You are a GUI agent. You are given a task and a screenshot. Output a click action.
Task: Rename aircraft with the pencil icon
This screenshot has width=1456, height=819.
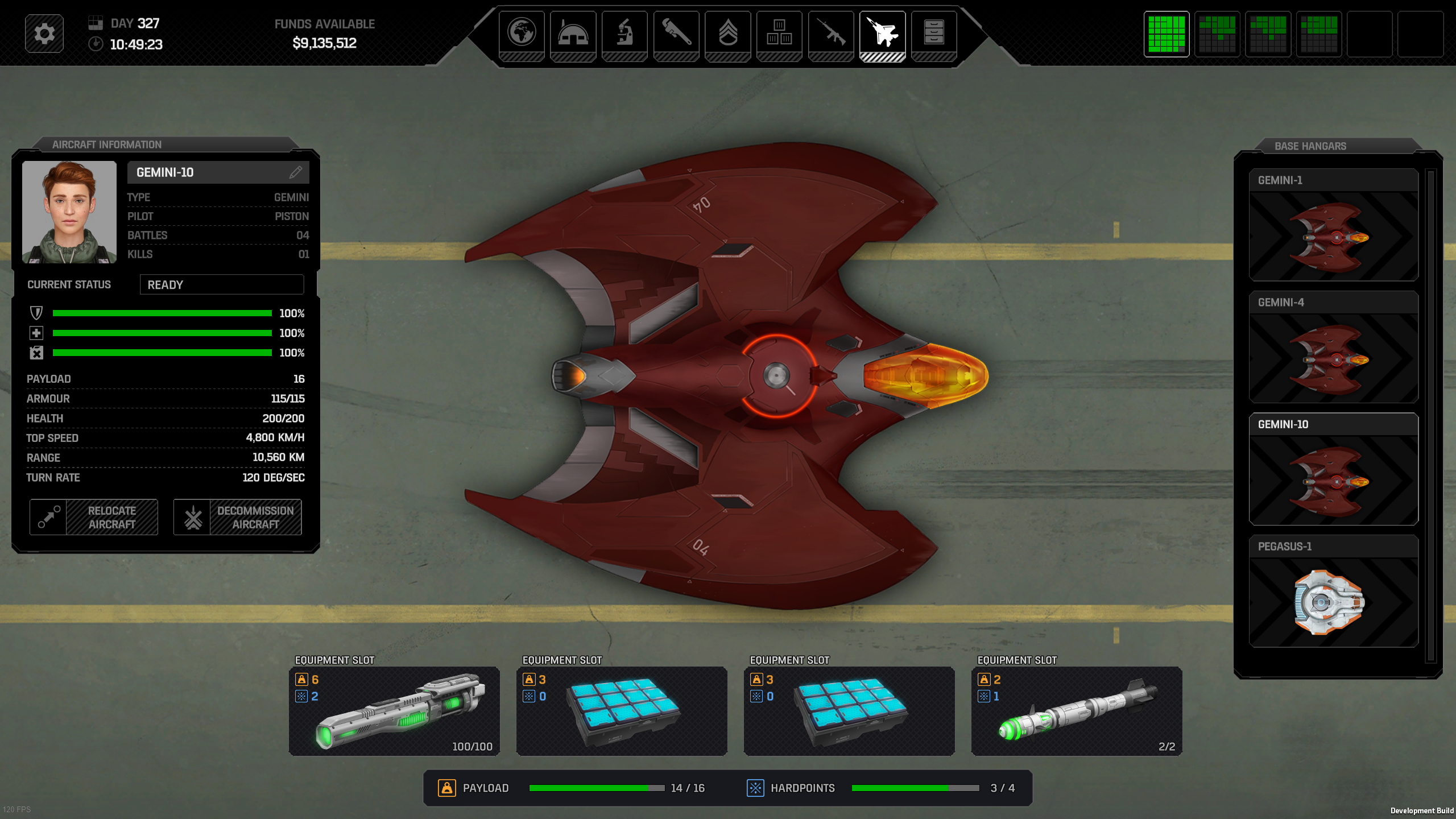click(295, 172)
